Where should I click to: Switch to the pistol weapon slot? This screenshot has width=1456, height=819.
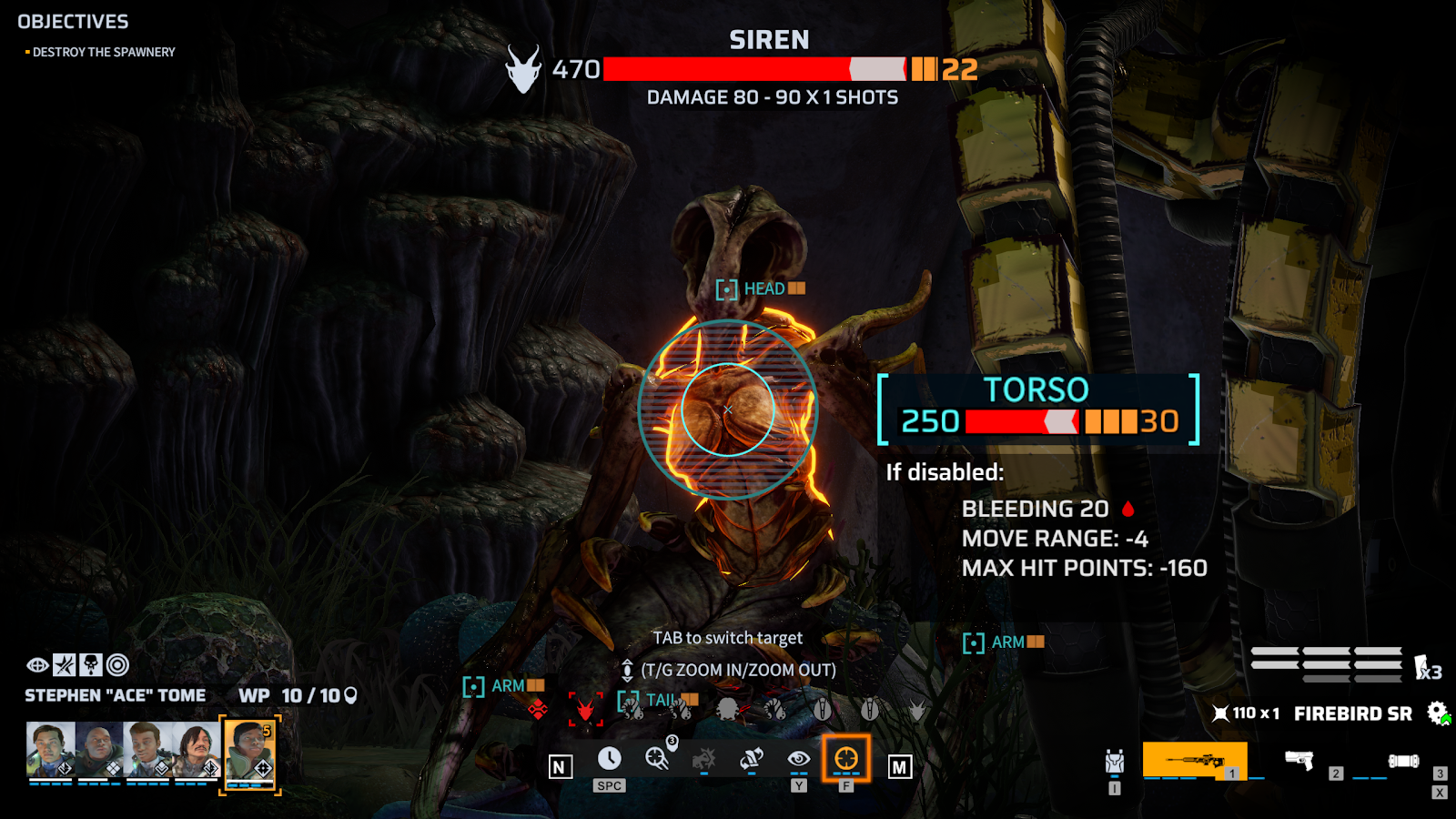click(x=1299, y=760)
